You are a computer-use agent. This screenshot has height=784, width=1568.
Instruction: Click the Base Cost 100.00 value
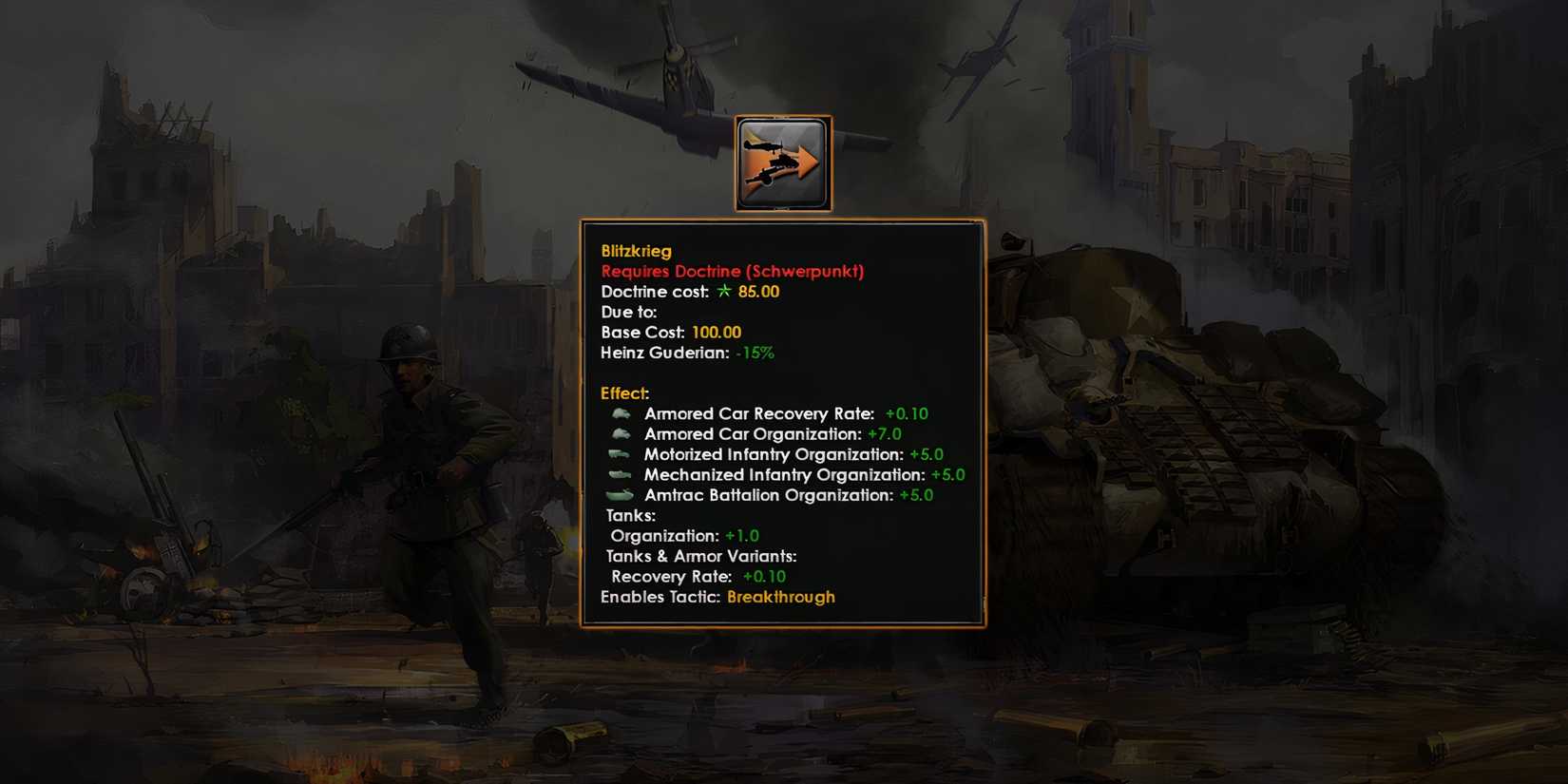pos(717,333)
